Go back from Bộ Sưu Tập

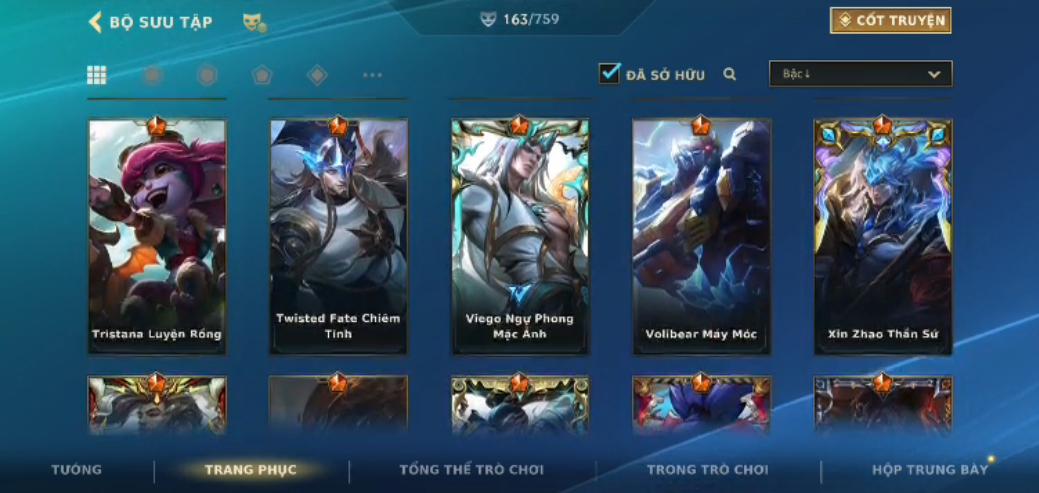pos(96,22)
